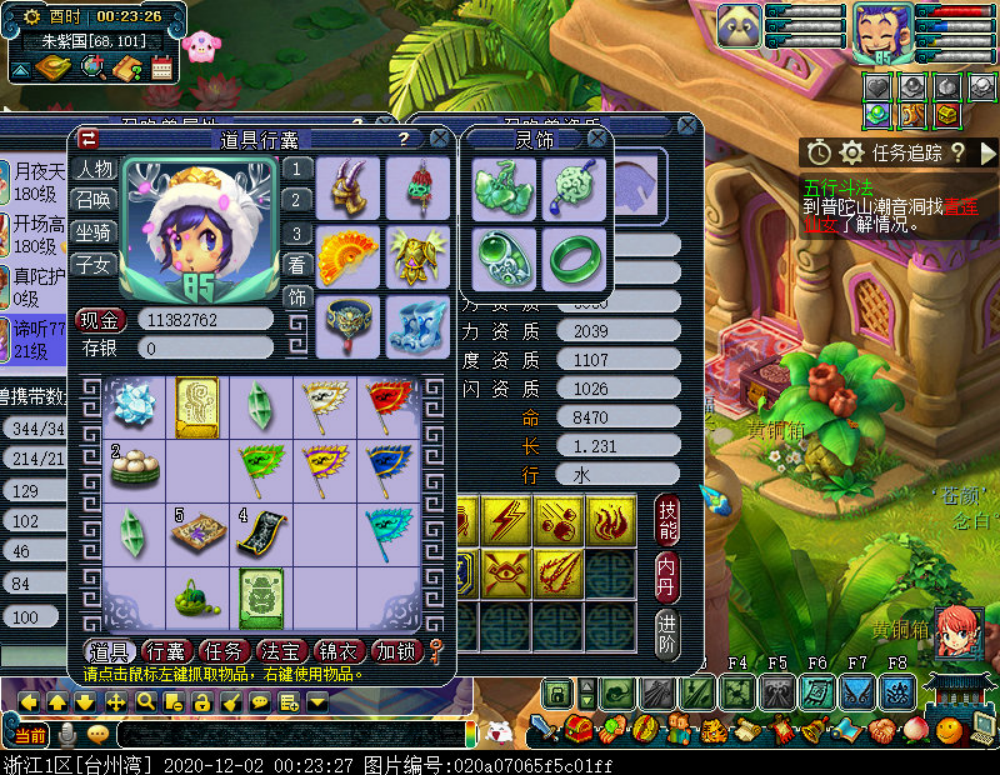The height and width of the screenshot is (775, 1000).
Task: Open the 行囊 bag tab
Action: pos(168,652)
